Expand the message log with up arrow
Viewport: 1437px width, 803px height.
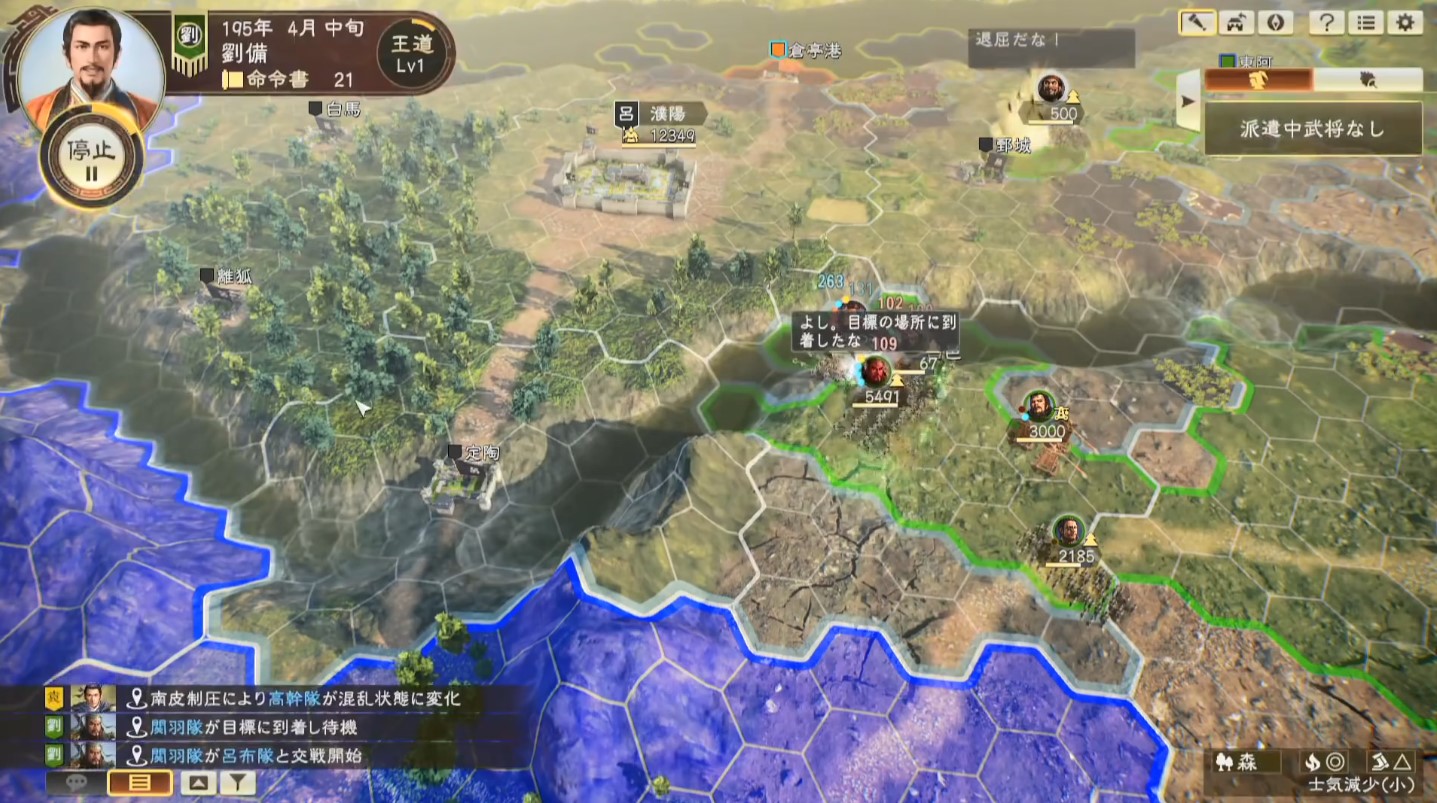(197, 783)
